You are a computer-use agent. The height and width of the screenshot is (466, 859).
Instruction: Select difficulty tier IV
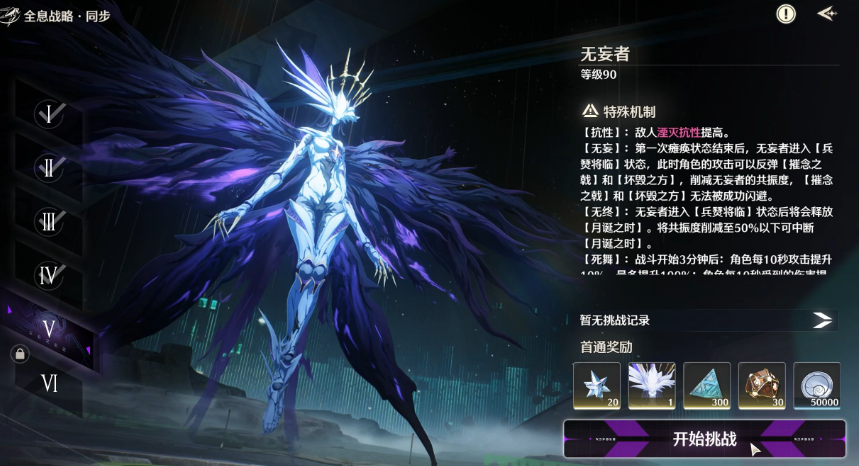pos(49,274)
